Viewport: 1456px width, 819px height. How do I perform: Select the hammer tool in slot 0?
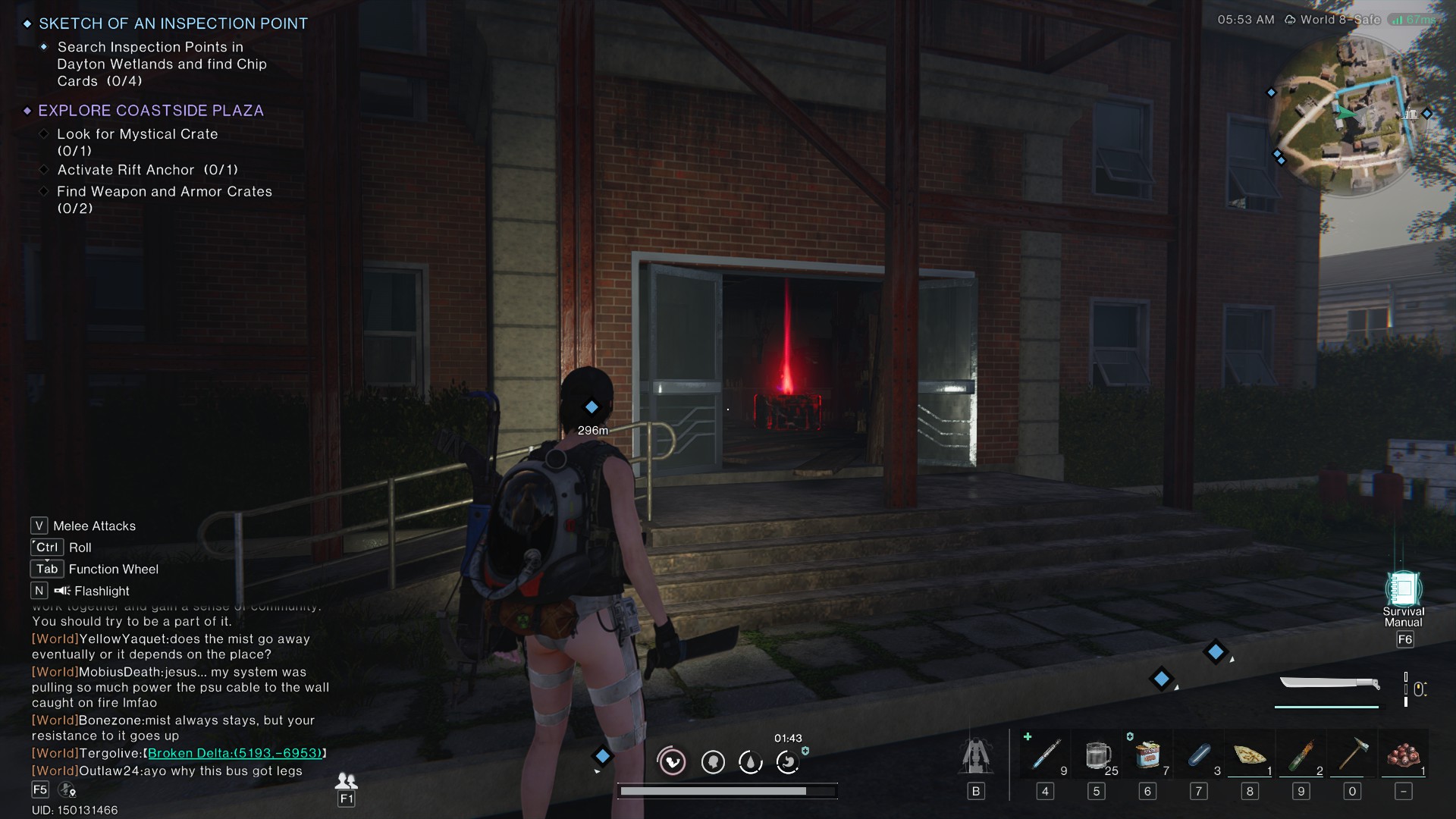pos(1351,755)
